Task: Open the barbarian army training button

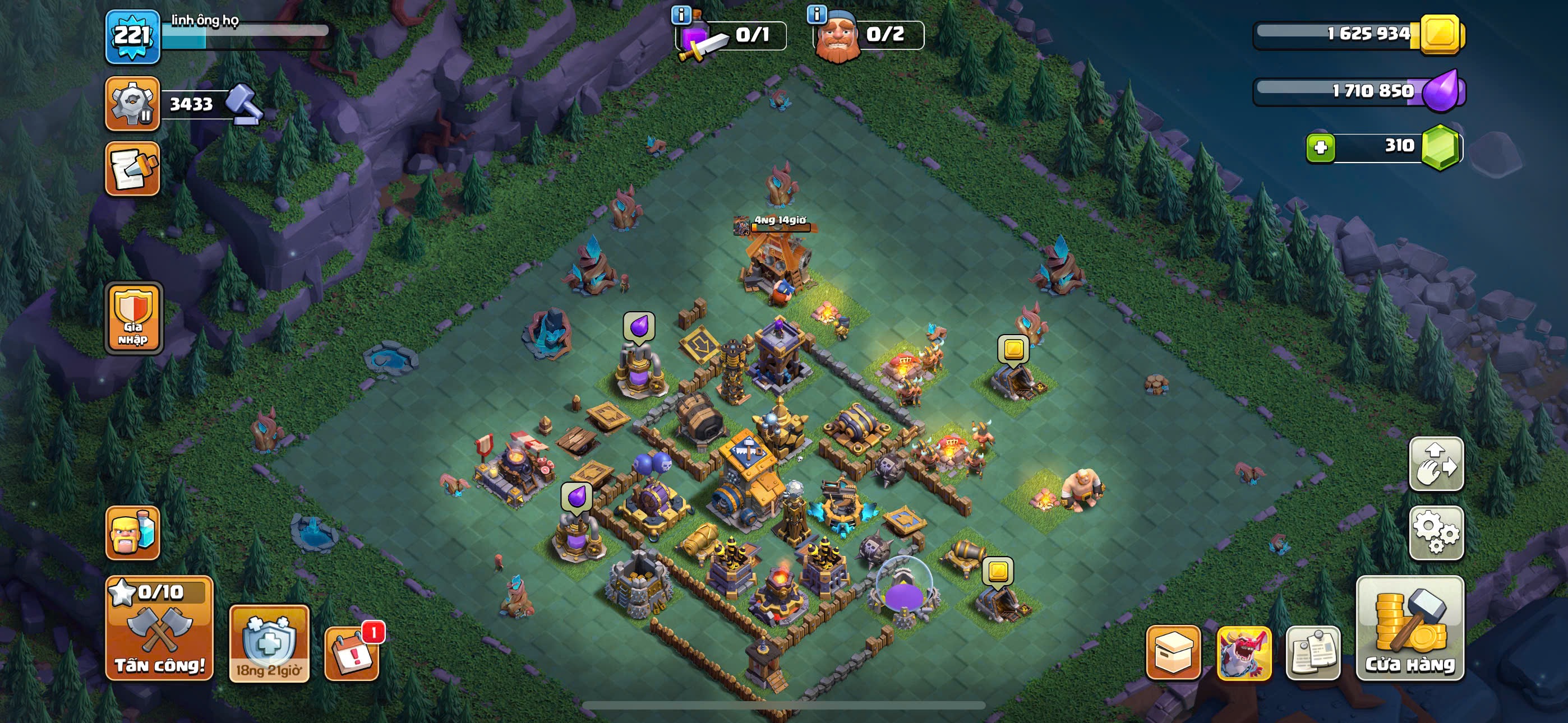Action: point(133,532)
